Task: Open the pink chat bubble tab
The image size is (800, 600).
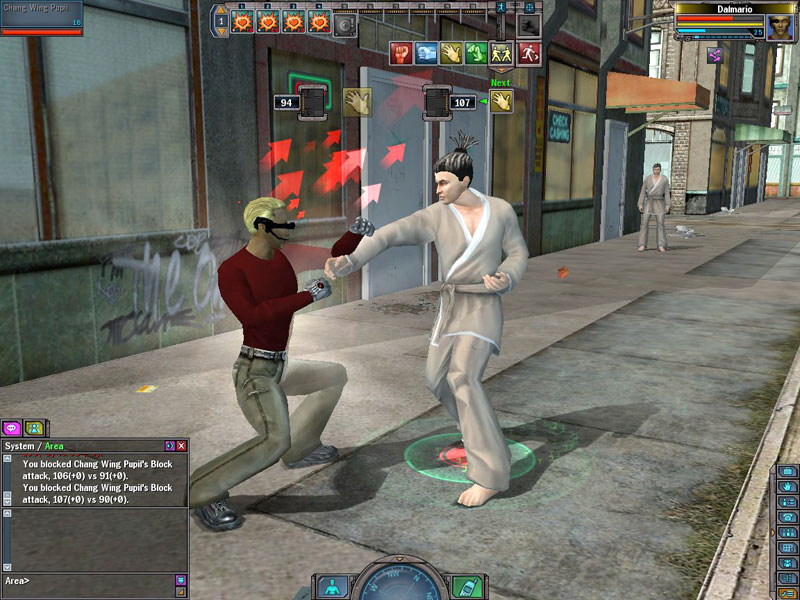Action: tap(12, 428)
